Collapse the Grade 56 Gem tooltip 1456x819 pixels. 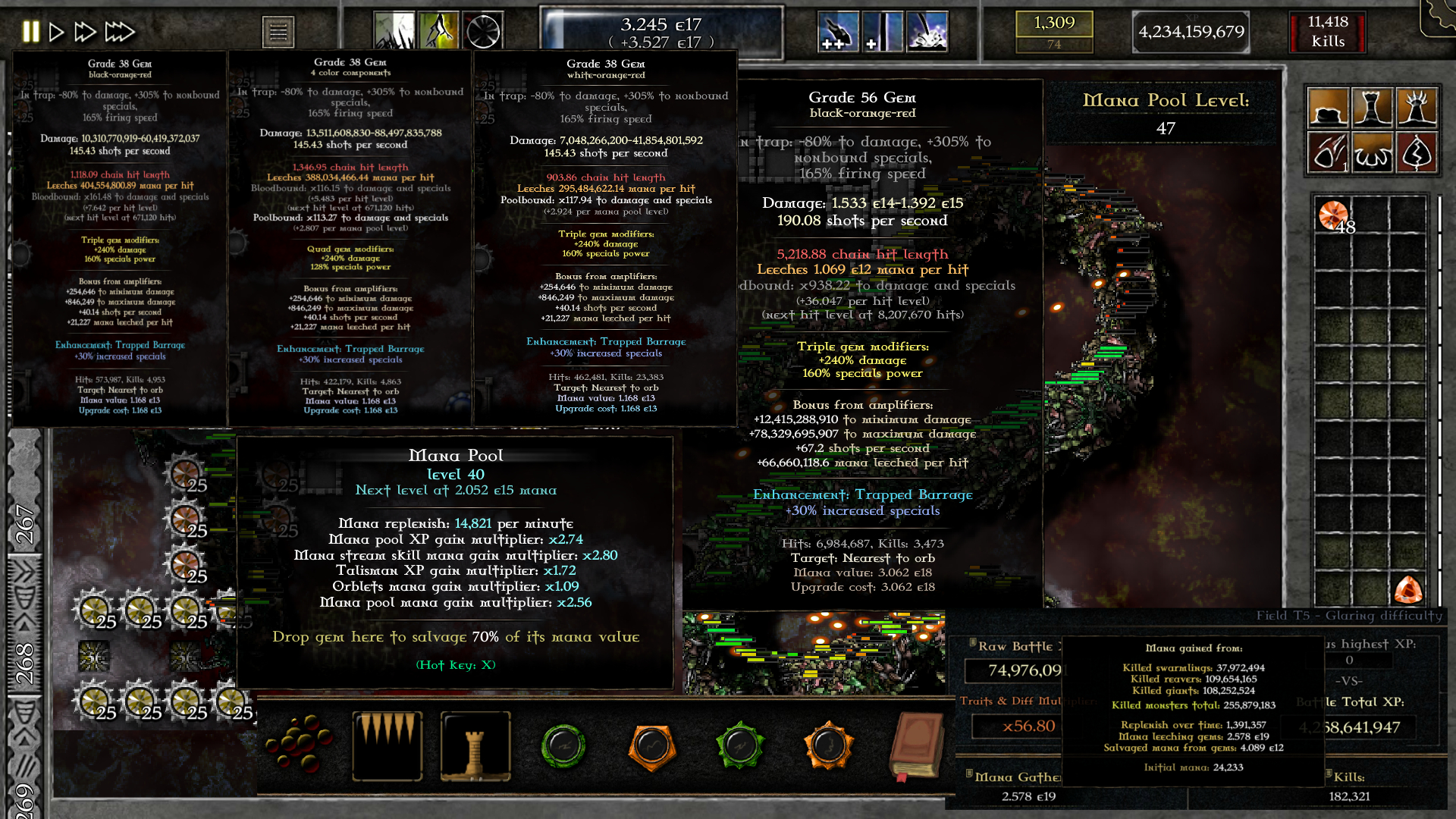tap(862, 97)
